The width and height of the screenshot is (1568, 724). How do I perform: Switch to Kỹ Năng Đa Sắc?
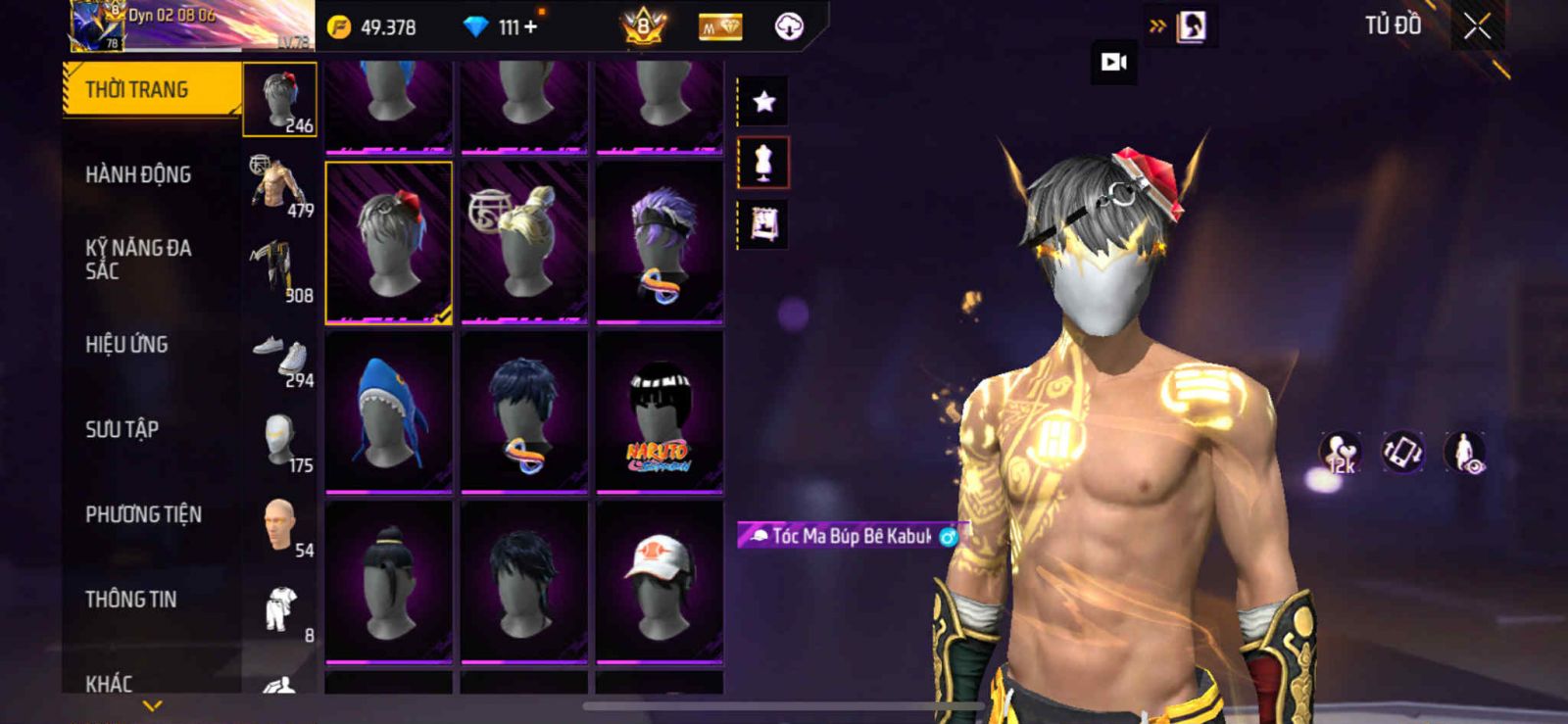pyautogui.click(x=138, y=260)
